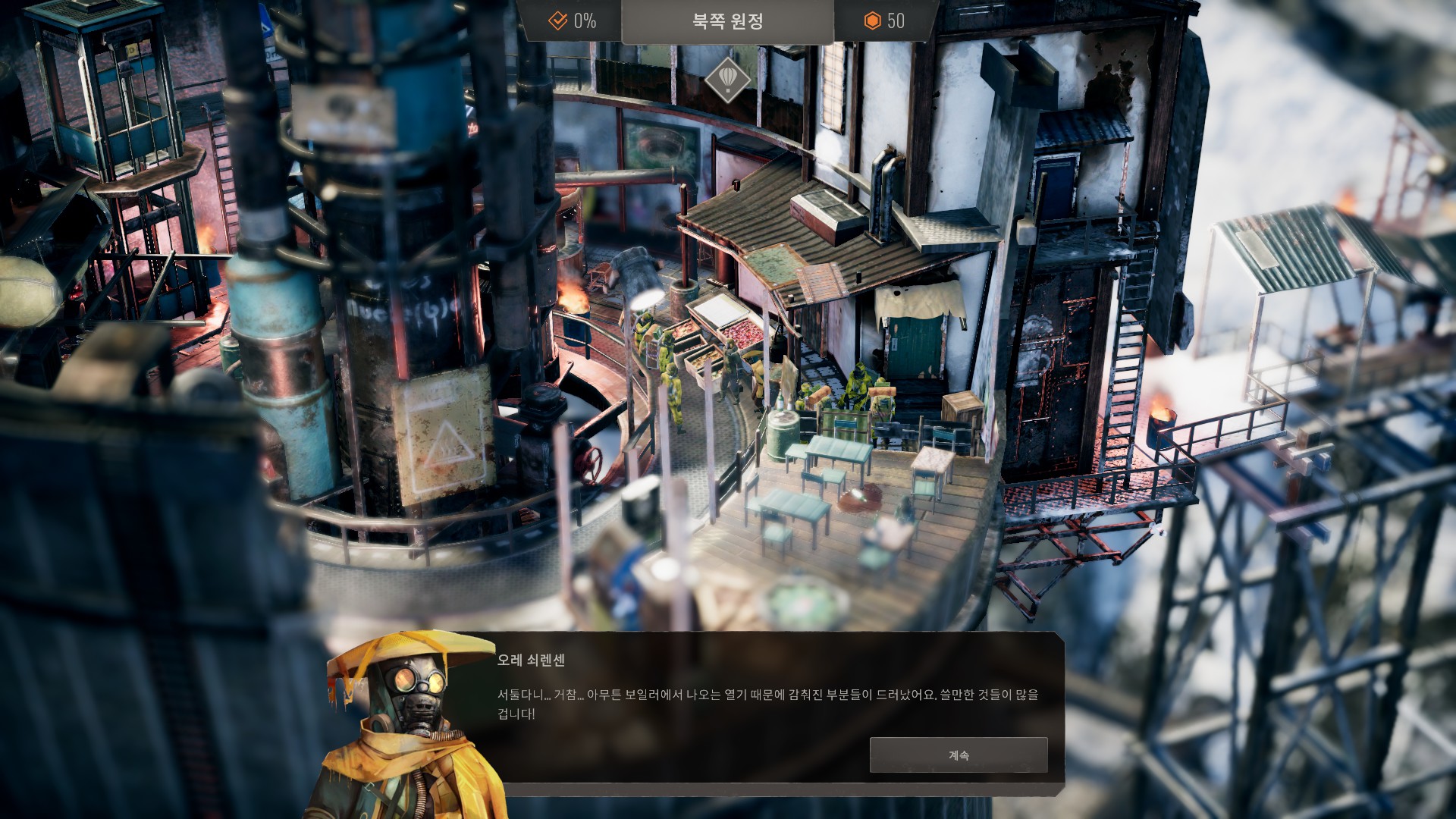This screenshot has height=819, width=1456.
Task: Open the 북쪽 원정 expedition panel
Action: pyautogui.click(x=727, y=21)
